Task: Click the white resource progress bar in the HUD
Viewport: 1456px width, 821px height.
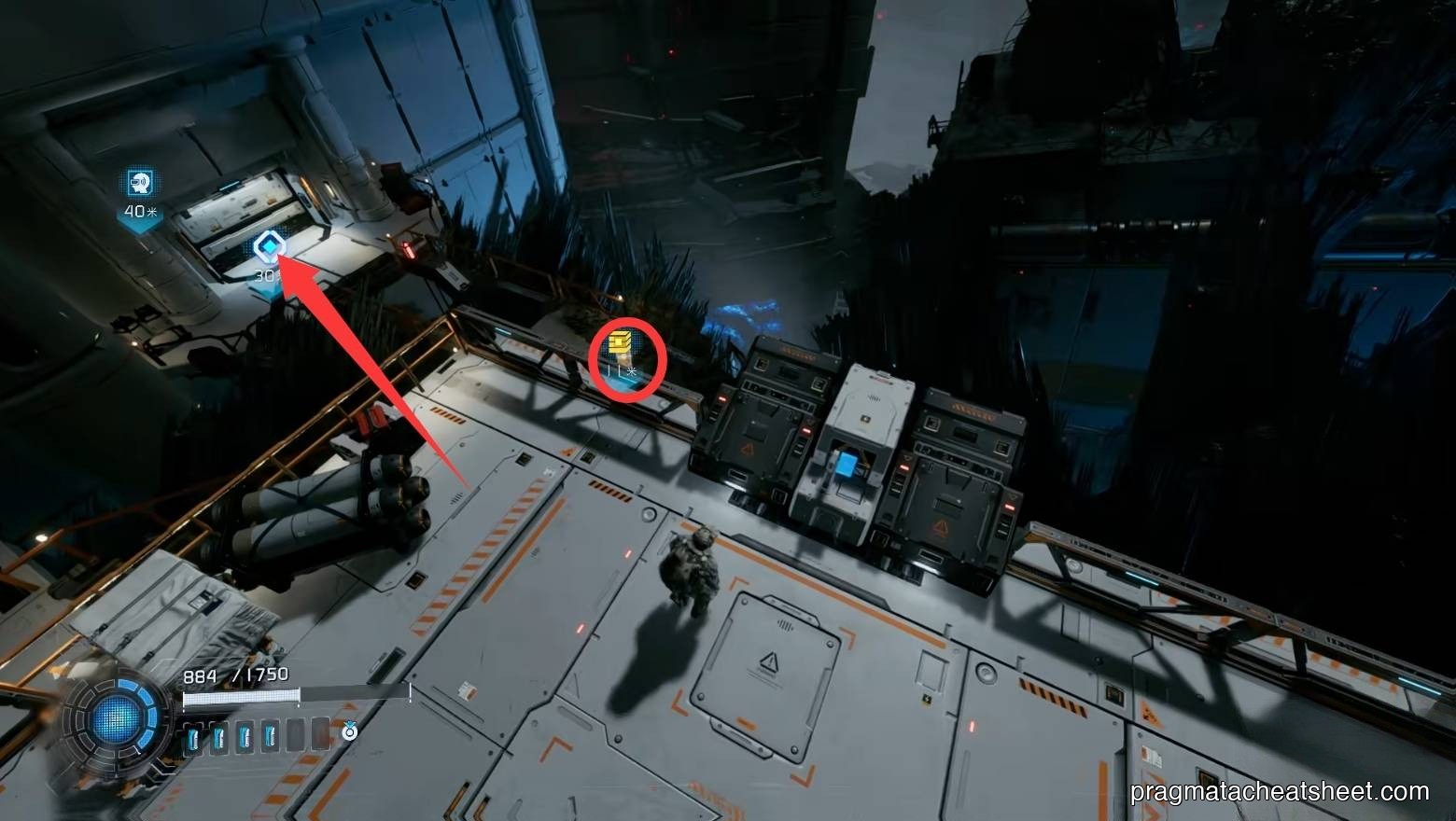Action: (x=241, y=696)
